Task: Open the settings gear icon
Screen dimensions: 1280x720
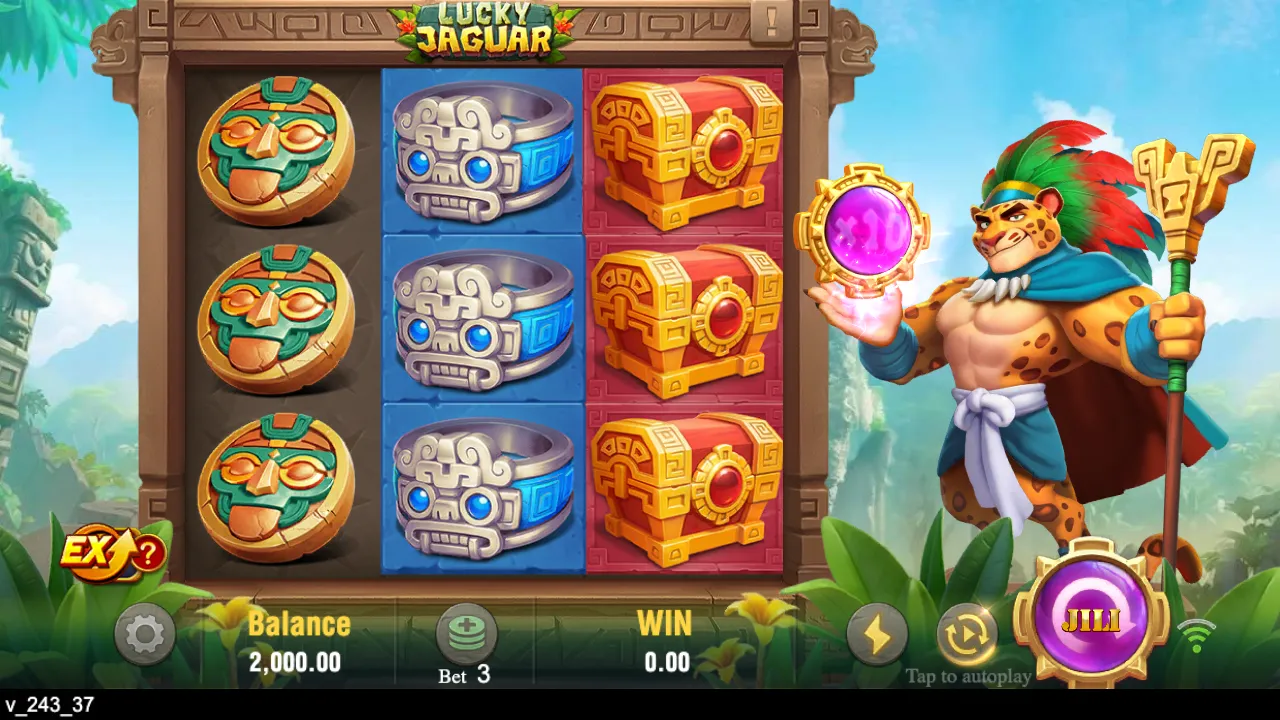Action: coord(145,633)
